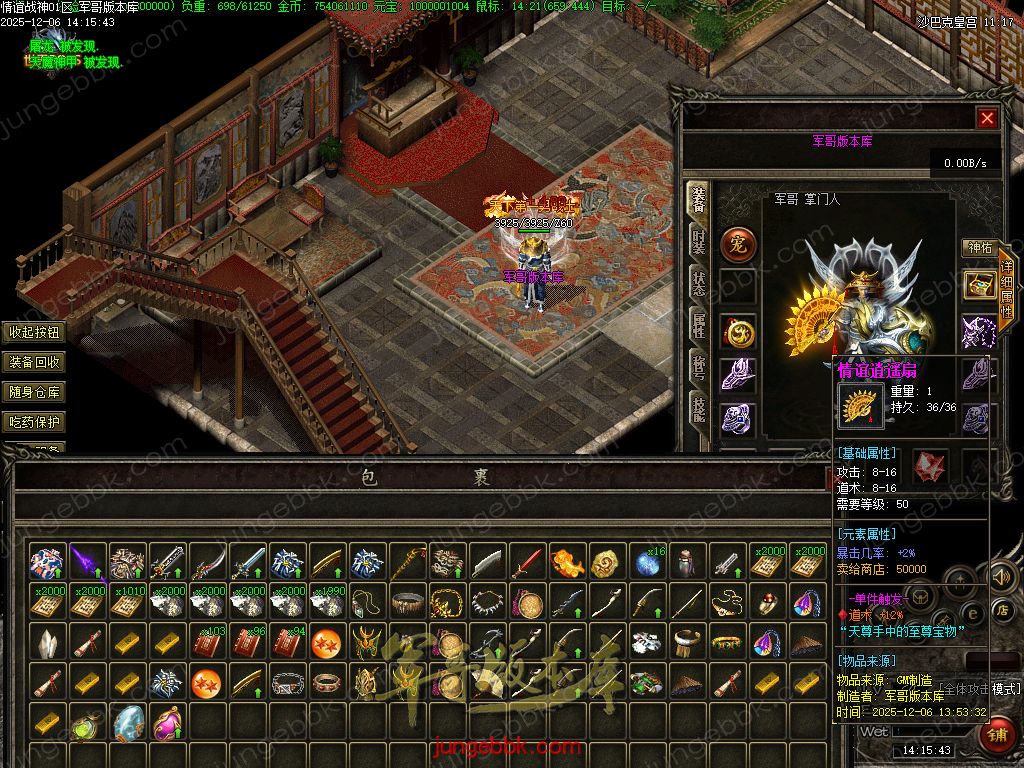This screenshot has height=768, width=1024.
Task: Switch to the 状态 status tab
Action: [699, 283]
